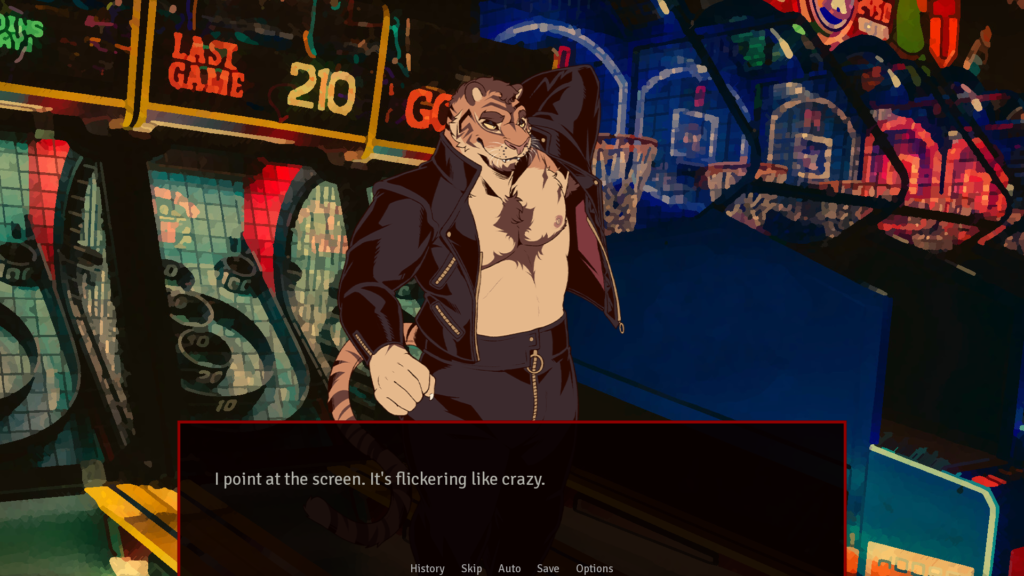This screenshot has height=576, width=1024.
Task: Open the Save menu
Action: [548, 568]
